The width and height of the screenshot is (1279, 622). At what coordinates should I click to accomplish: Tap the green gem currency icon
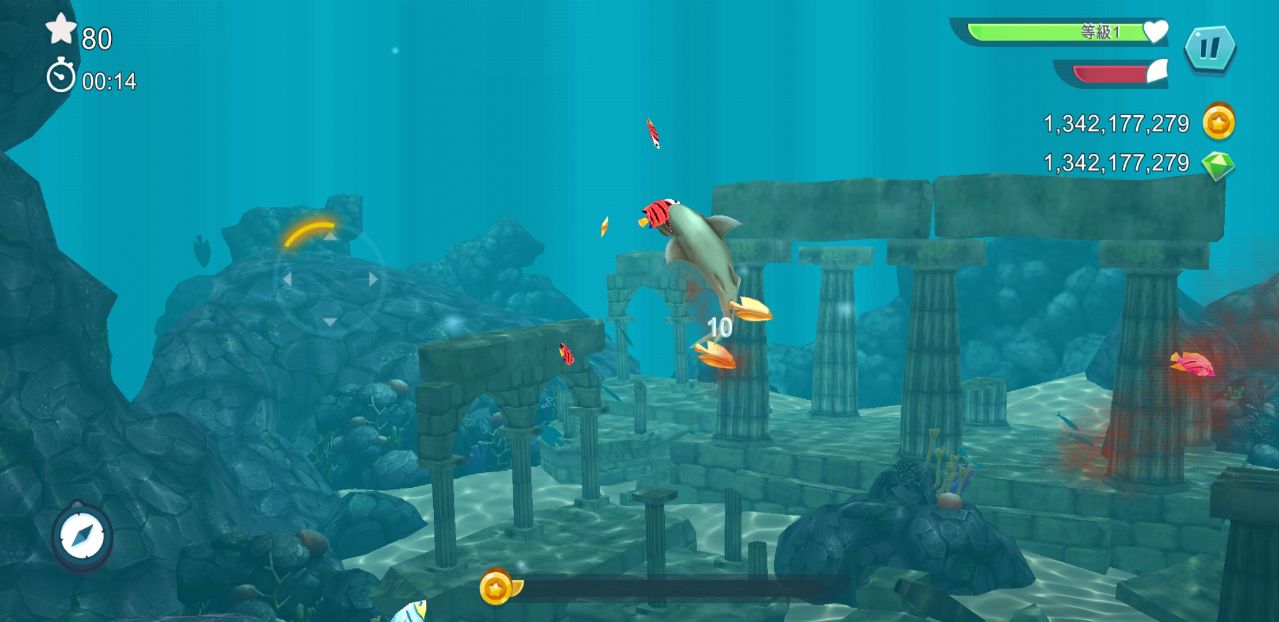tap(1218, 164)
